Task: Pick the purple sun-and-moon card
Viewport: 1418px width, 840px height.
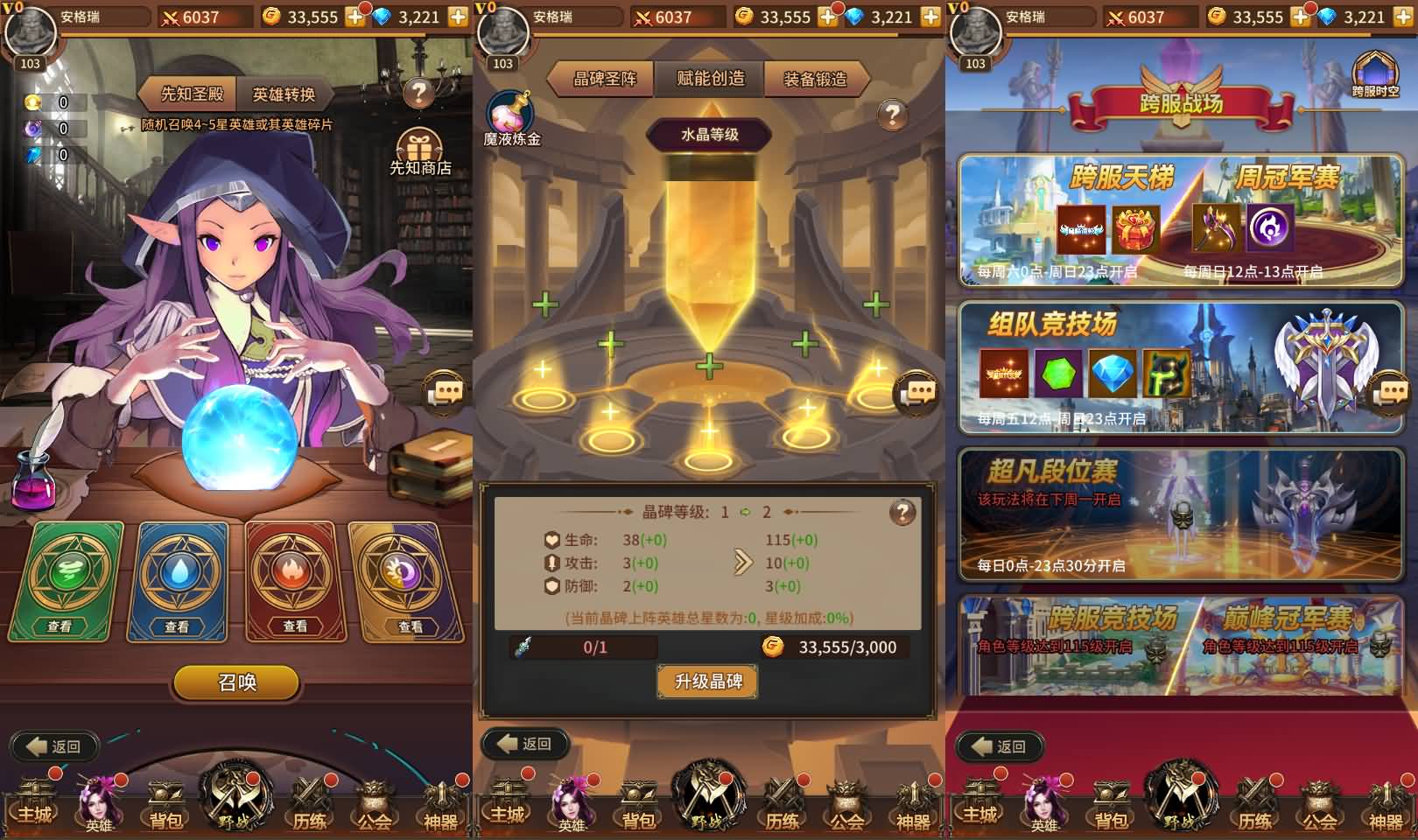Action: tap(407, 581)
